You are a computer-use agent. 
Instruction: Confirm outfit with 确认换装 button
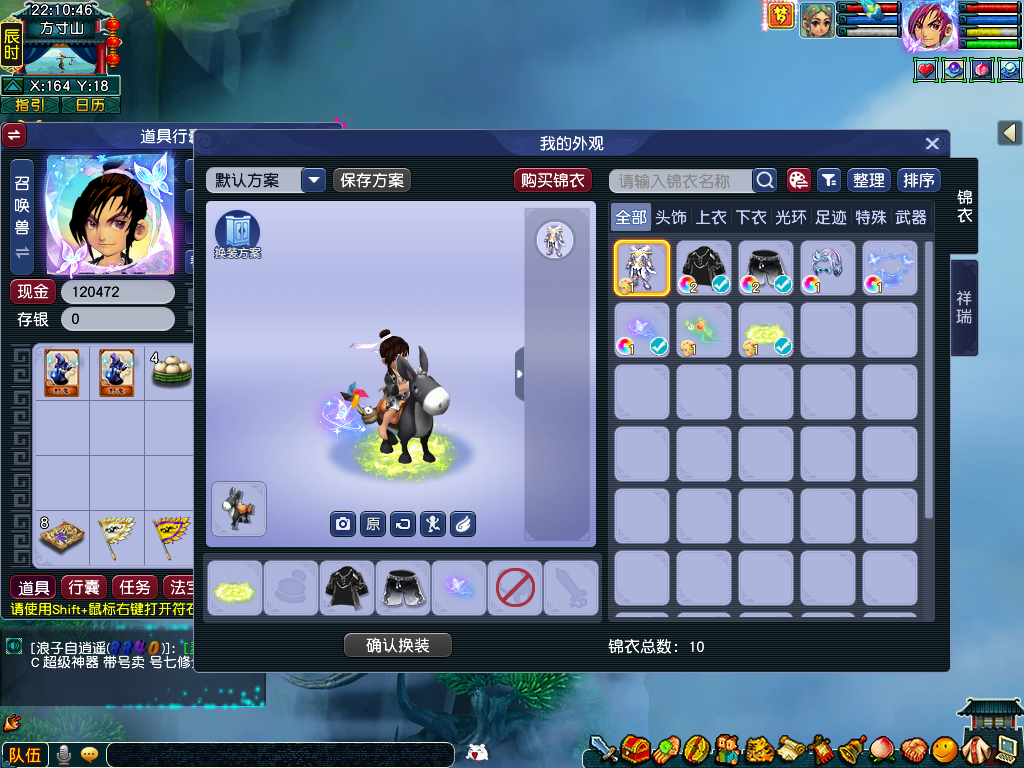(x=398, y=645)
